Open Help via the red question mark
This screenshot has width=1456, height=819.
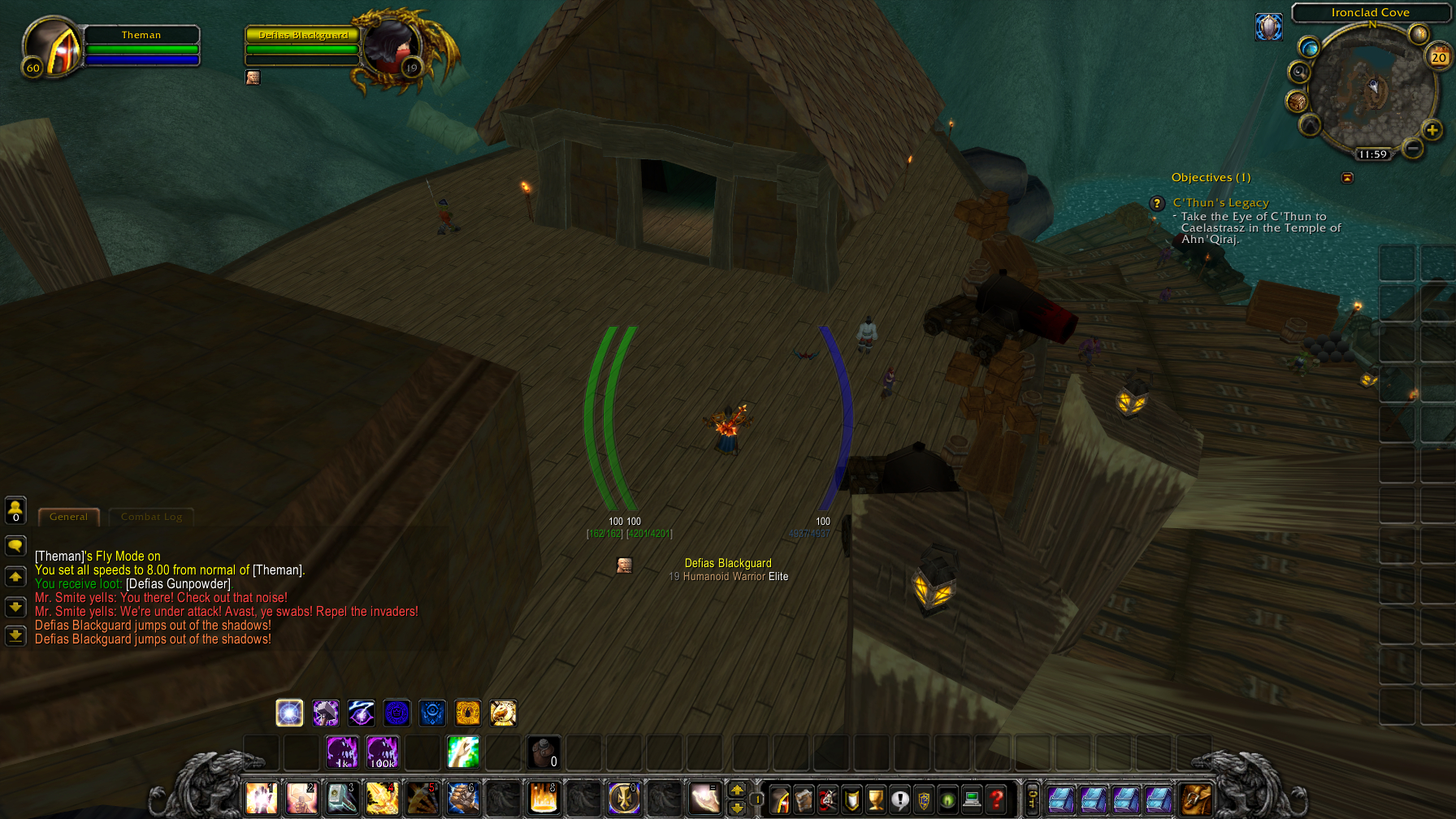(997, 799)
